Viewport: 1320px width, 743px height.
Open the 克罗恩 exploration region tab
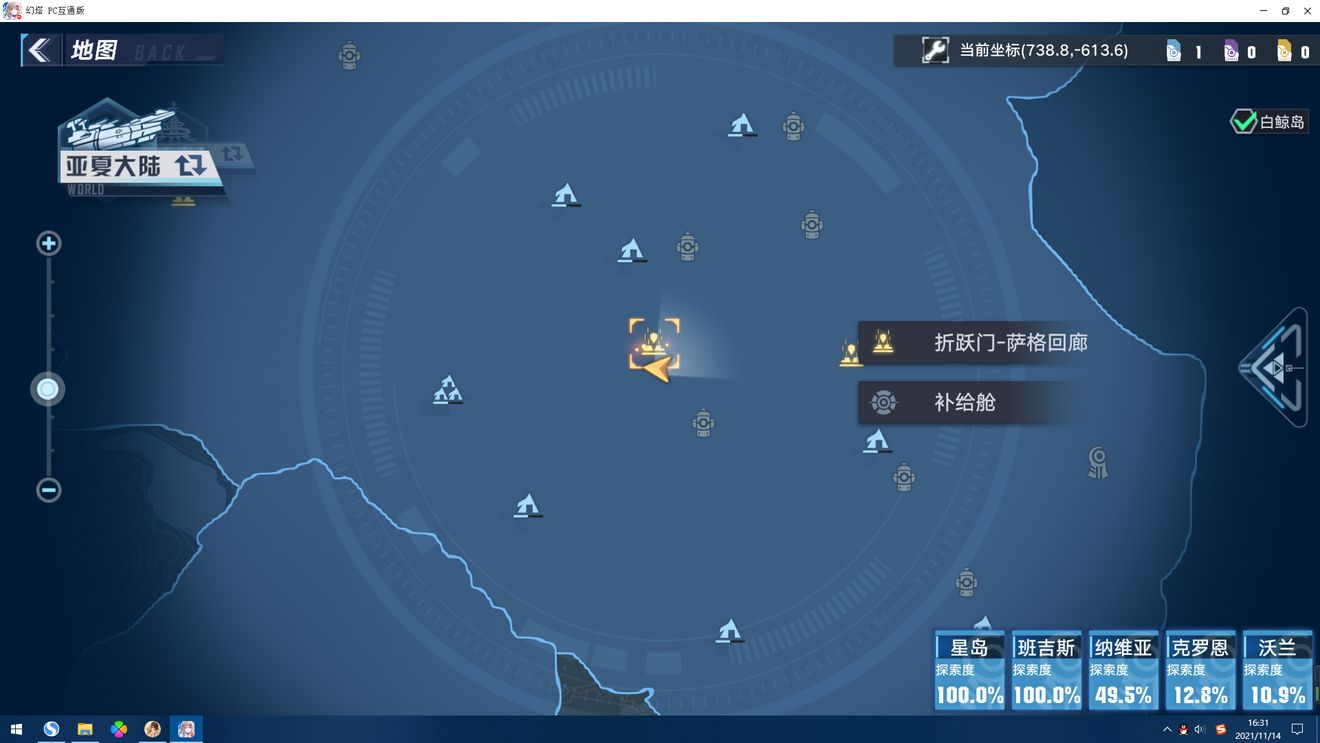coord(1200,670)
